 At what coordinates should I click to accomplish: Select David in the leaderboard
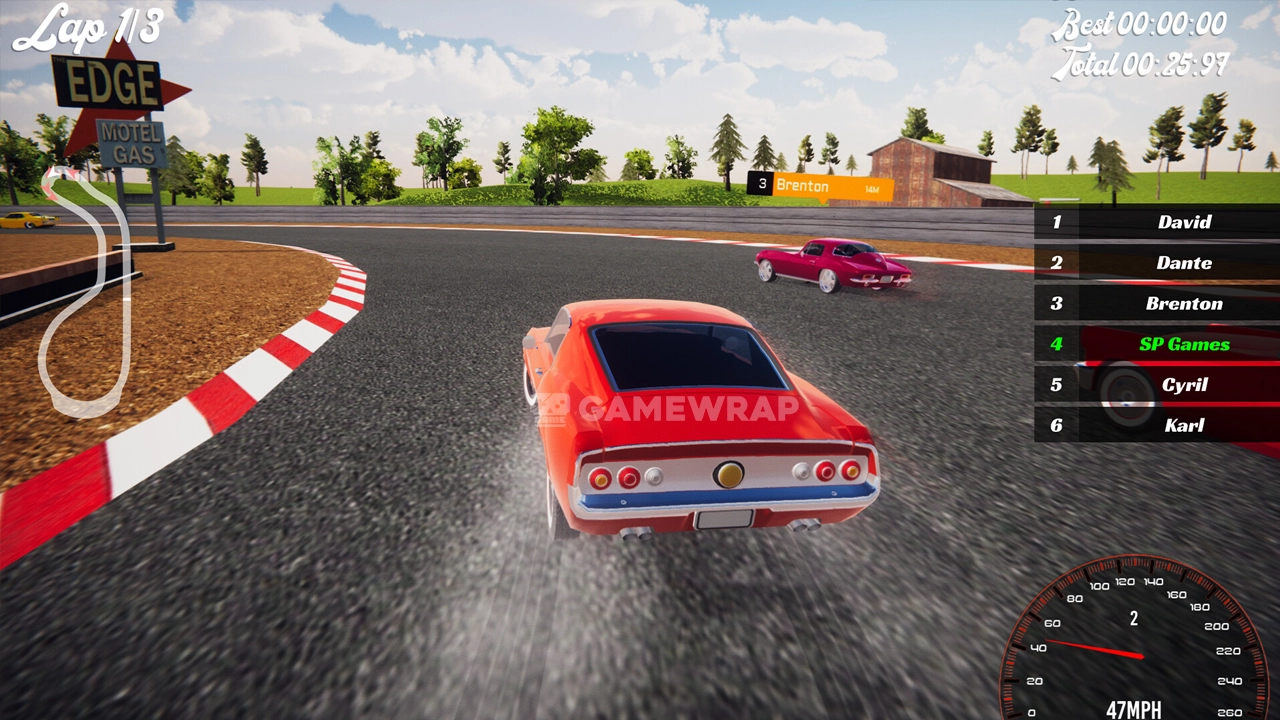click(1157, 222)
